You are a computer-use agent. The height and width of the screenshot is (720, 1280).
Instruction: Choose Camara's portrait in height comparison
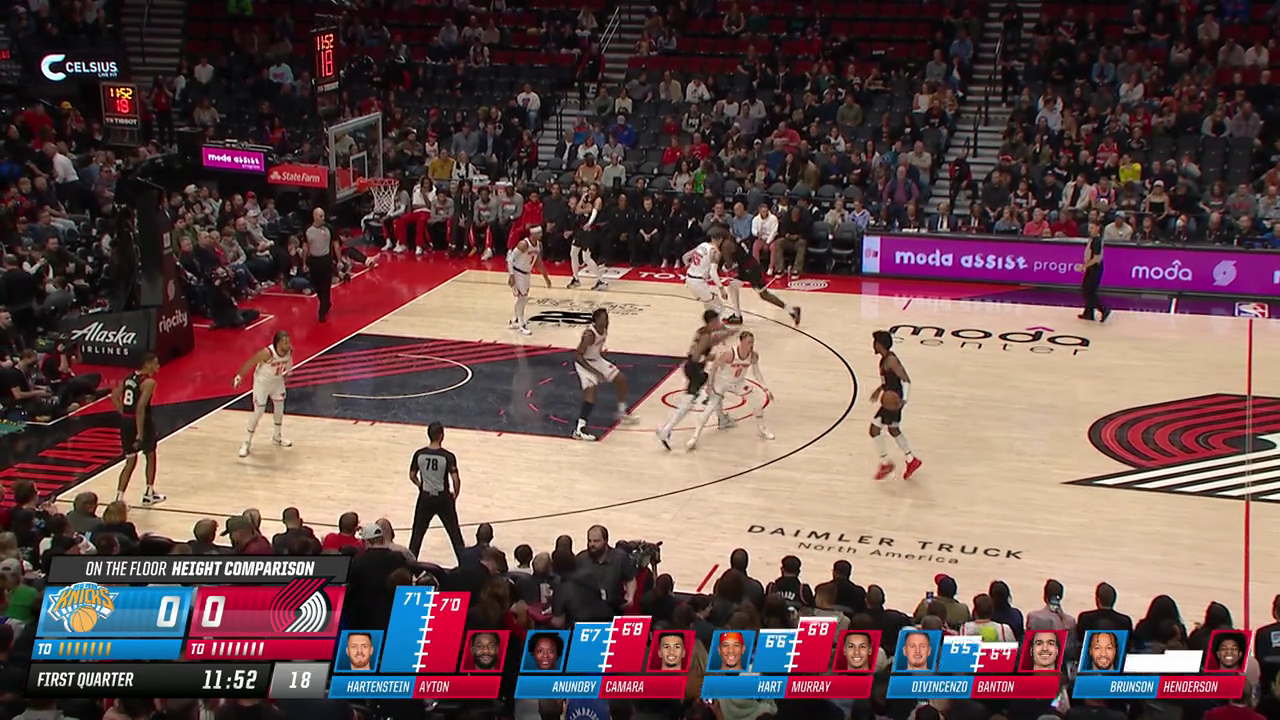(x=670, y=651)
